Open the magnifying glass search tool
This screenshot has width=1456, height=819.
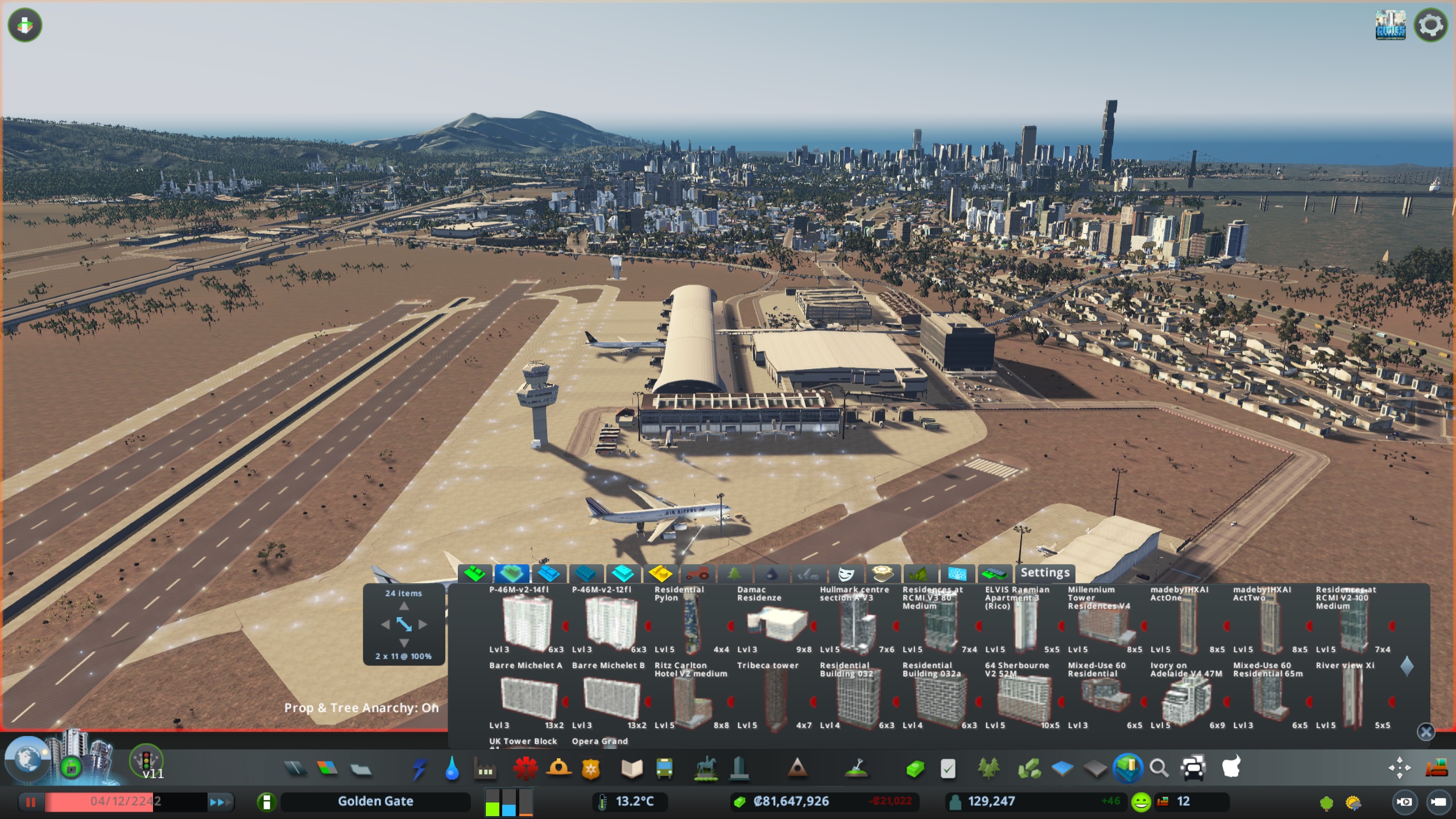pyautogui.click(x=1159, y=769)
